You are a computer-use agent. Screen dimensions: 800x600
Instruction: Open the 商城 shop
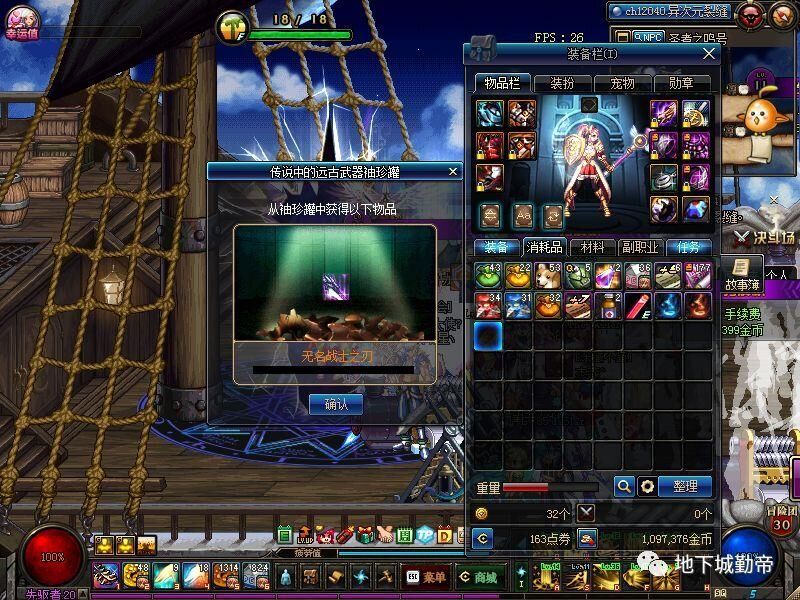click(x=479, y=577)
